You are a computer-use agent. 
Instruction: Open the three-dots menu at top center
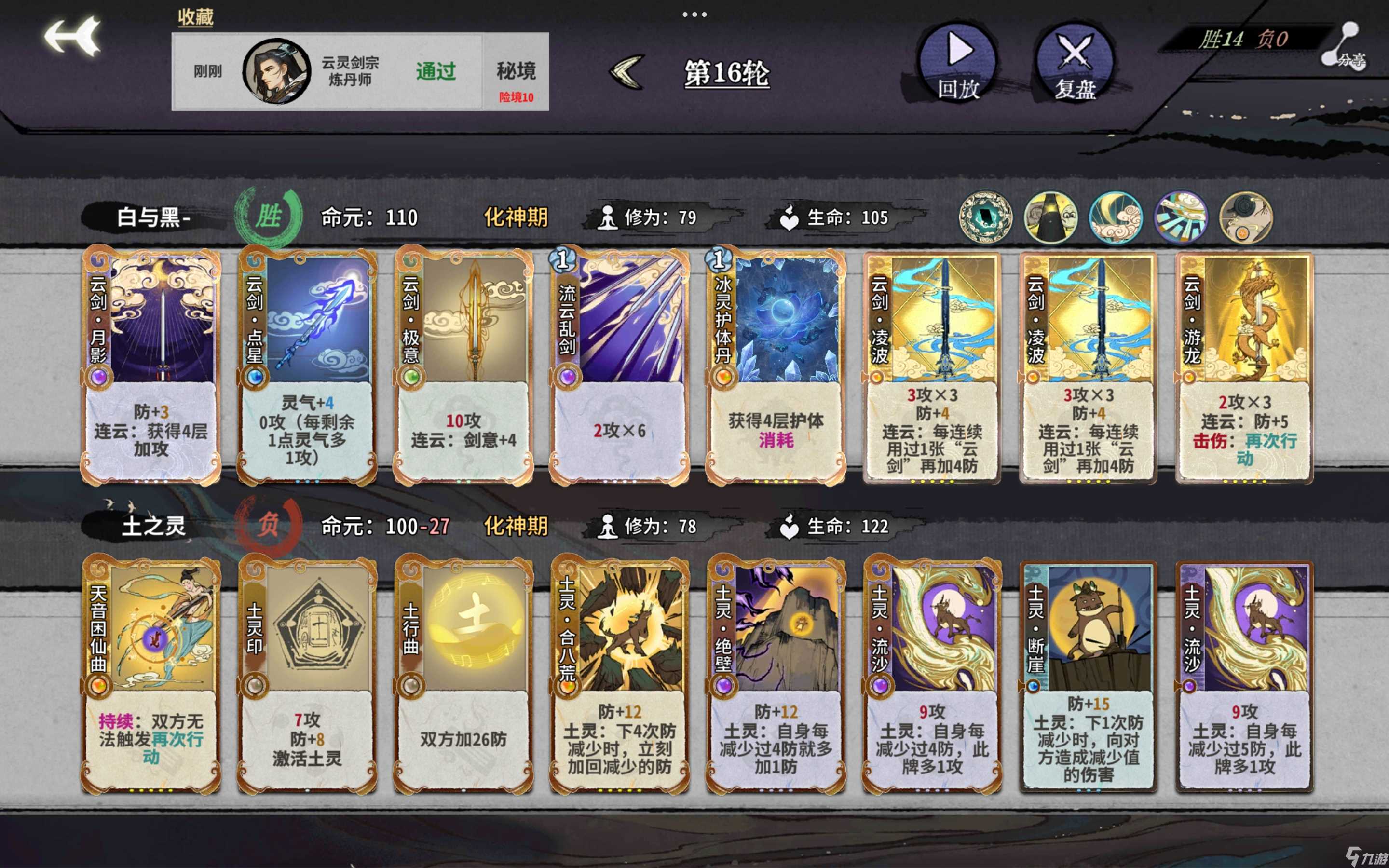pyautogui.click(x=694, y=16)
